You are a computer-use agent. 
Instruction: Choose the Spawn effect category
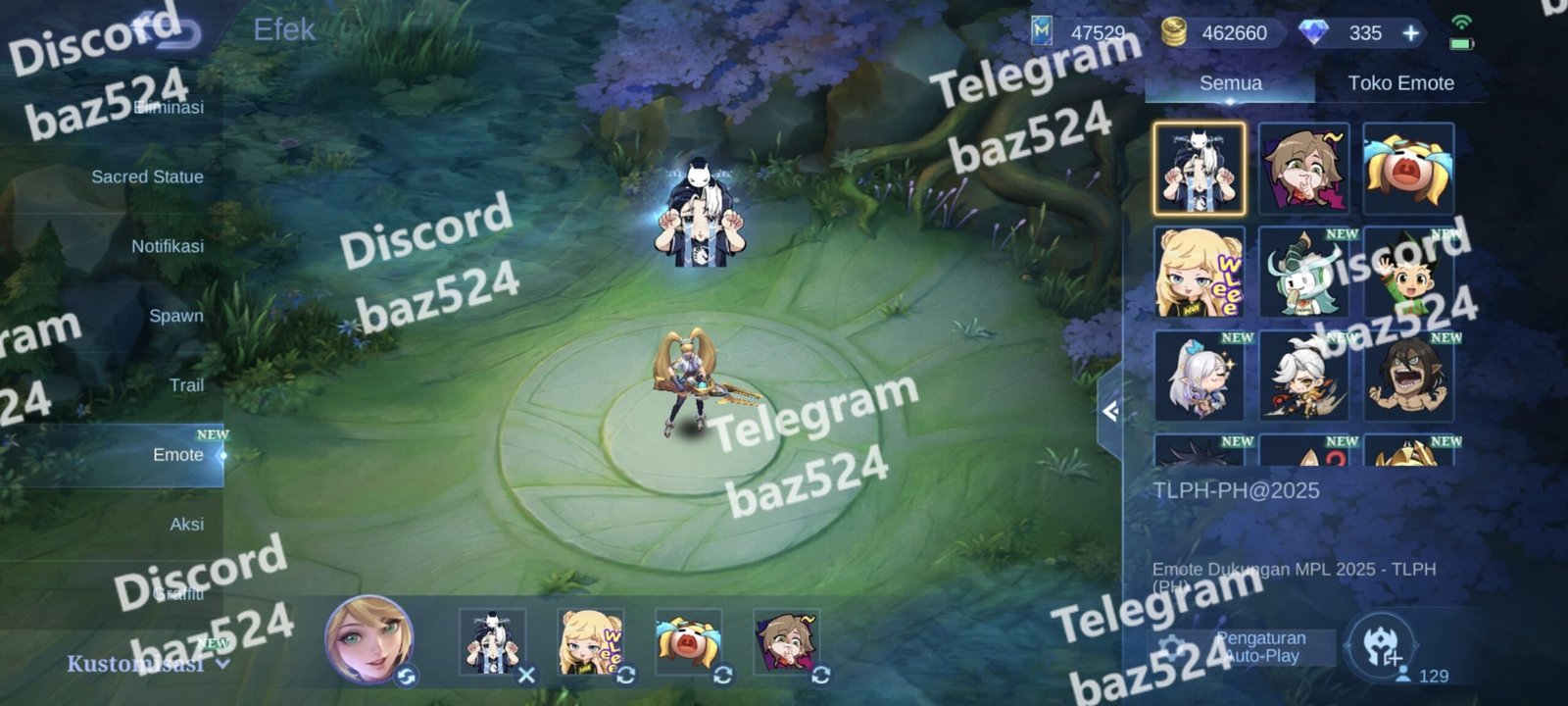(x=175, y=316)
